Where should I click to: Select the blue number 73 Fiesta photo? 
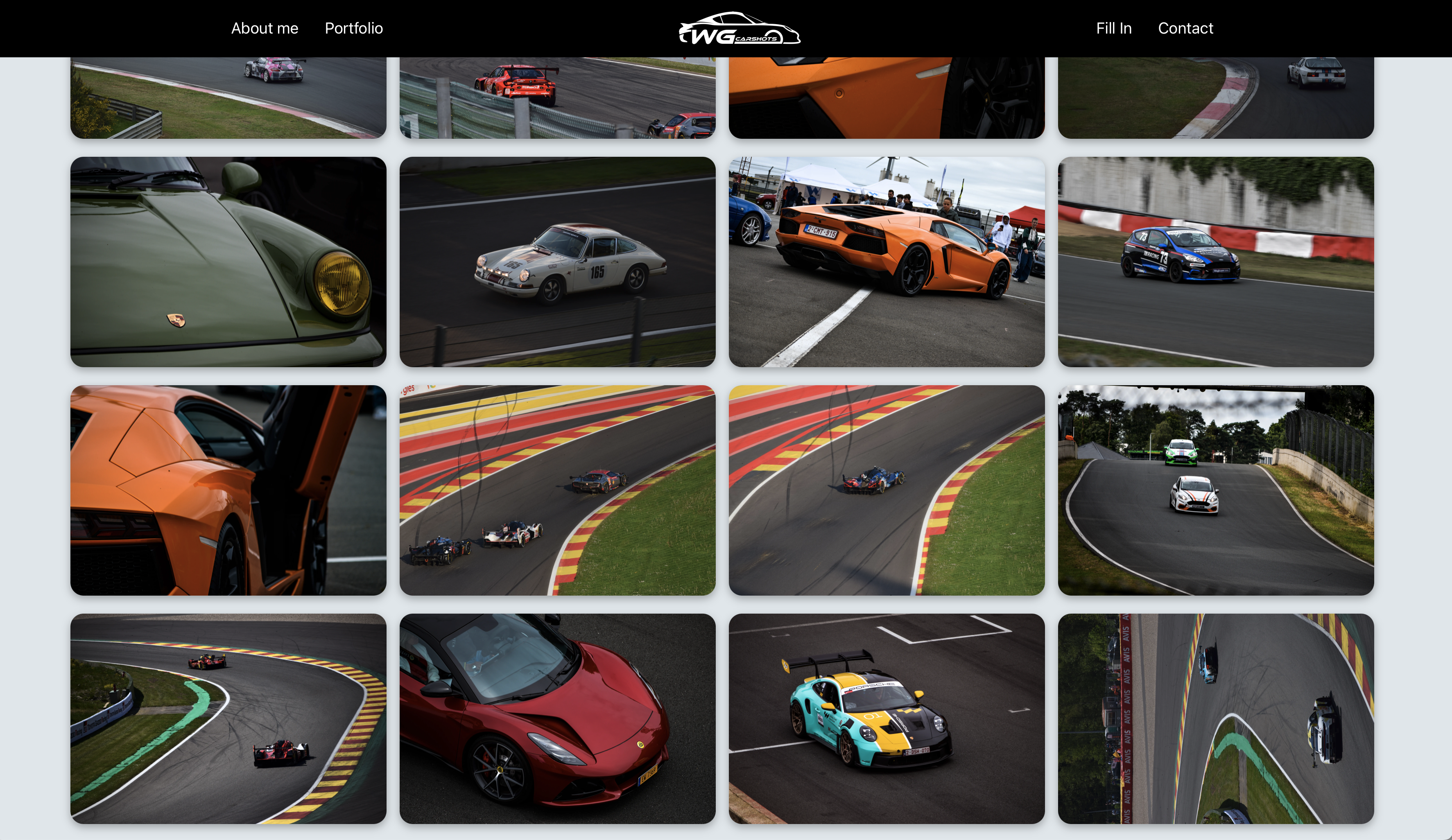[1216, 262]
